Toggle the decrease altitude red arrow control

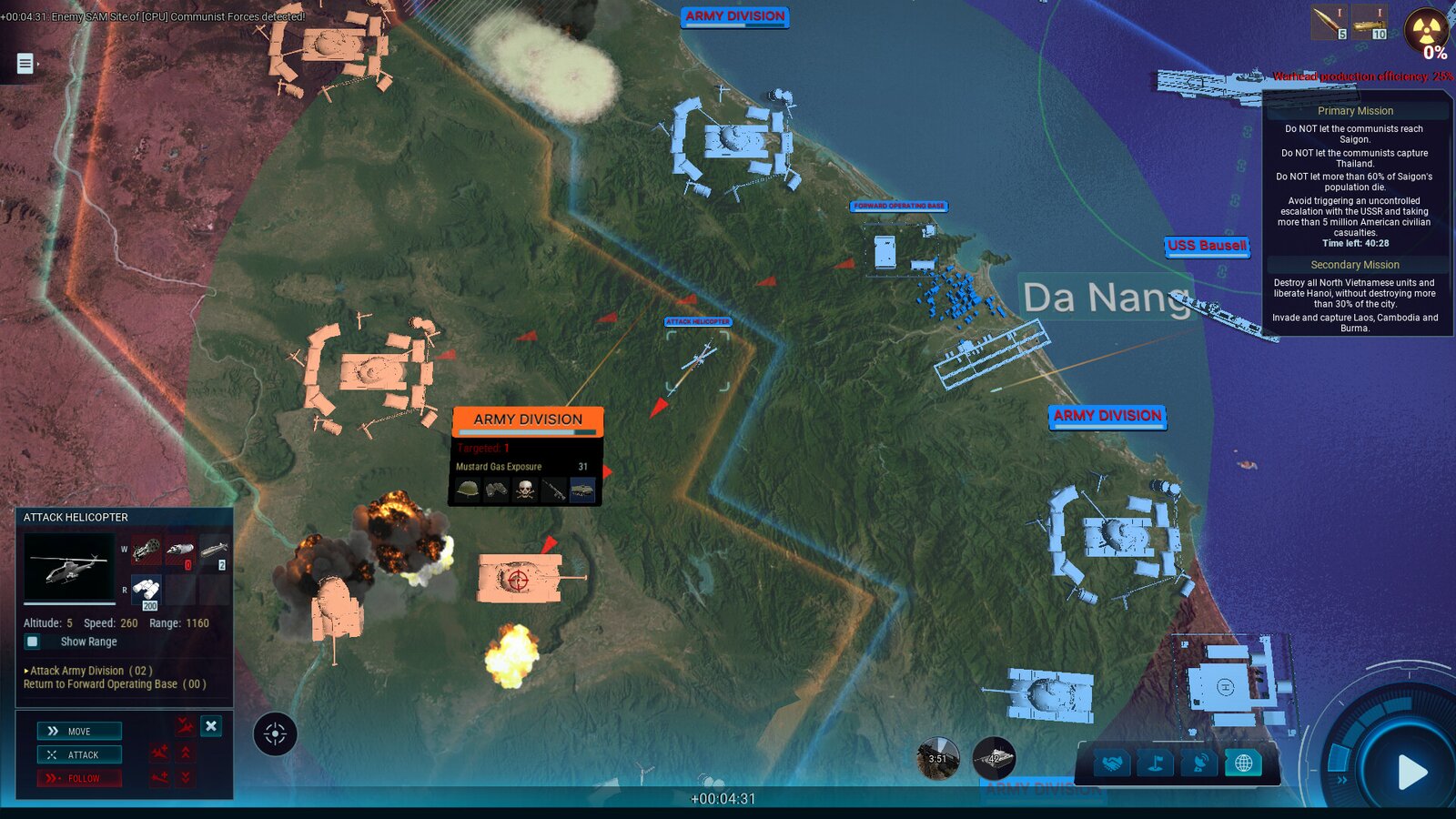coord(186,778)
